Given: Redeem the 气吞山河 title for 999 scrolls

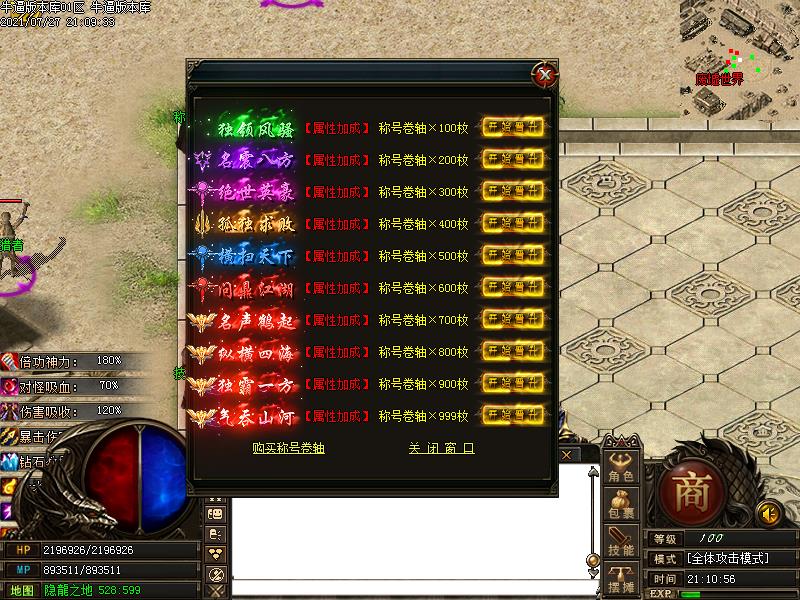Looking at the screenshot, I should pos(515,415).
